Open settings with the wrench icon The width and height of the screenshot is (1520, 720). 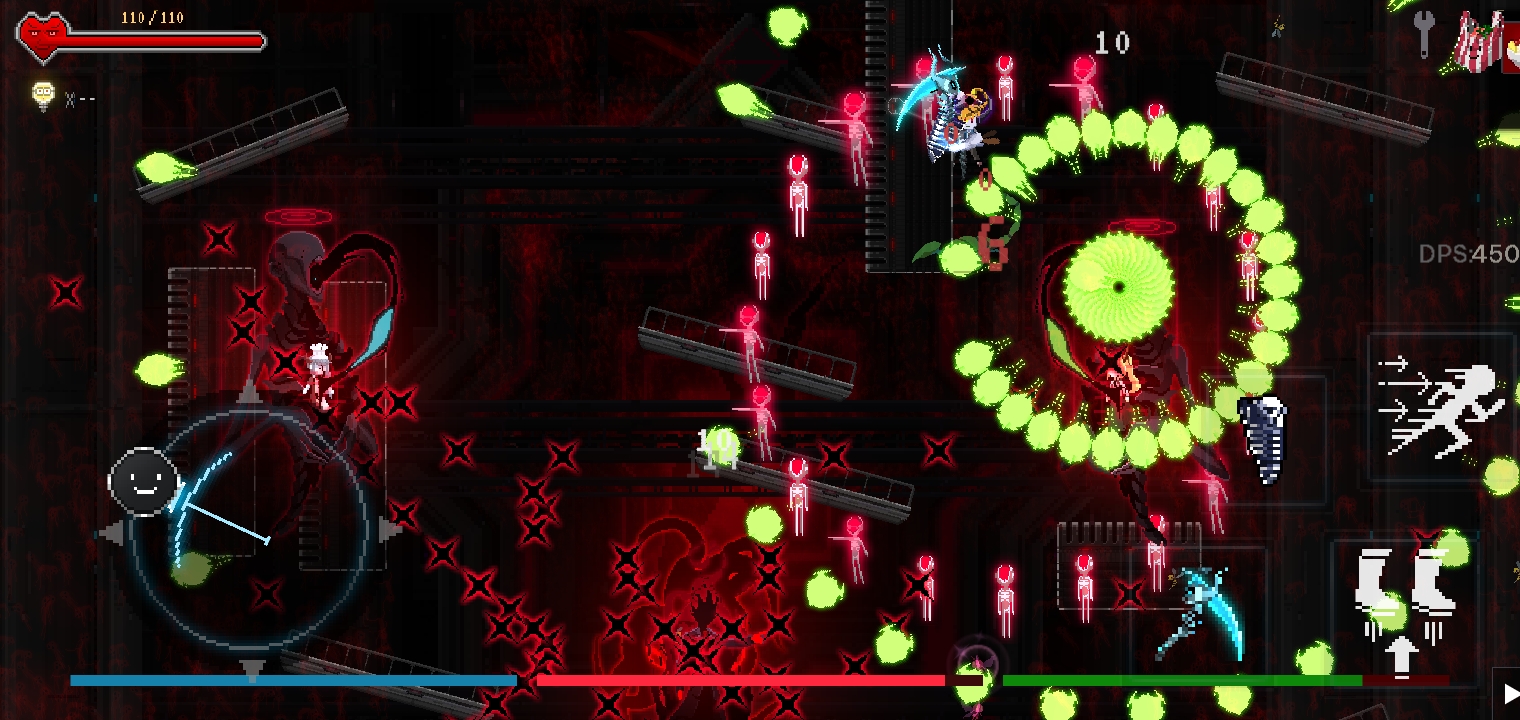(1425, 36)
